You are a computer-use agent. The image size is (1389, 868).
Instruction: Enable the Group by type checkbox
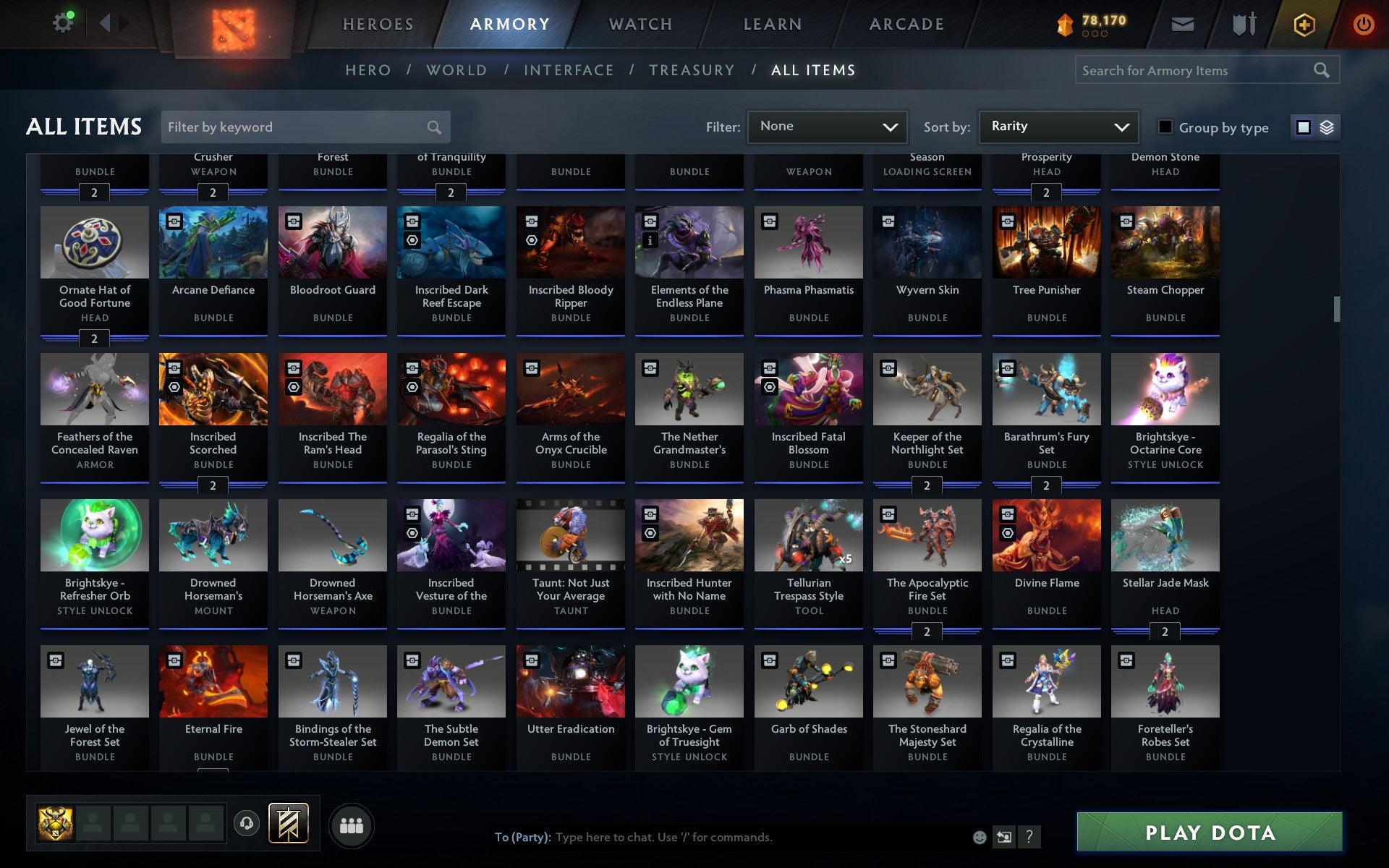tap(1164, 127)
